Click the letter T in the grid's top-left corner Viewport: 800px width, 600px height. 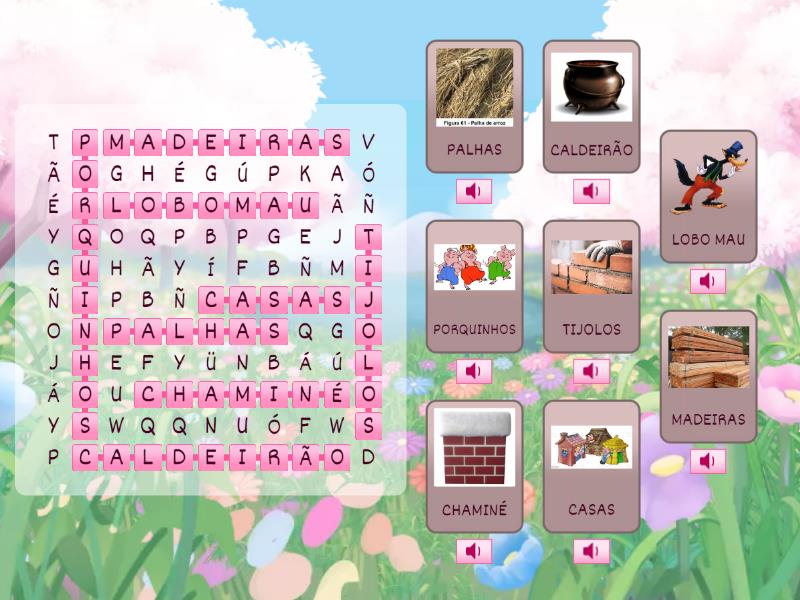pos(54,142)
